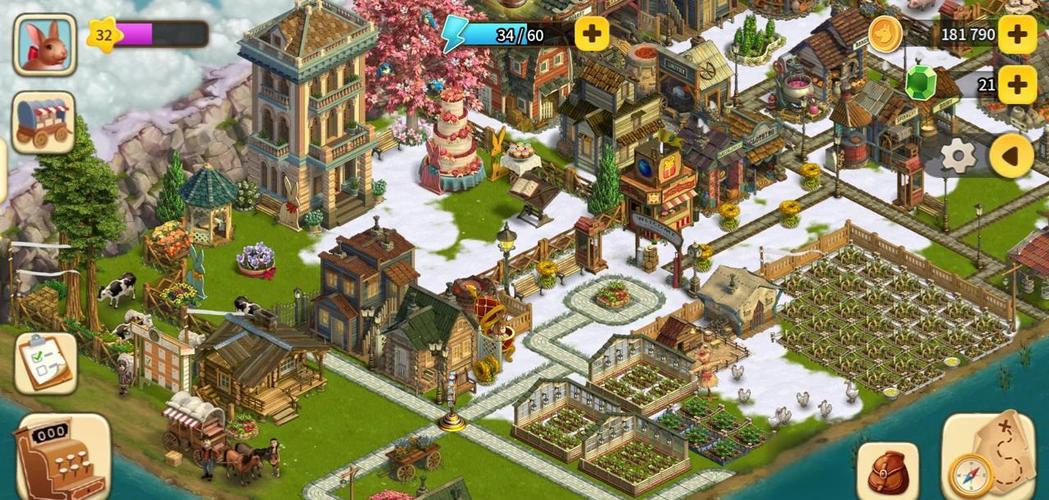1049x500 pixels.
Task: Open the quest checklist clipboard
Action: click(x=45, y=362)
